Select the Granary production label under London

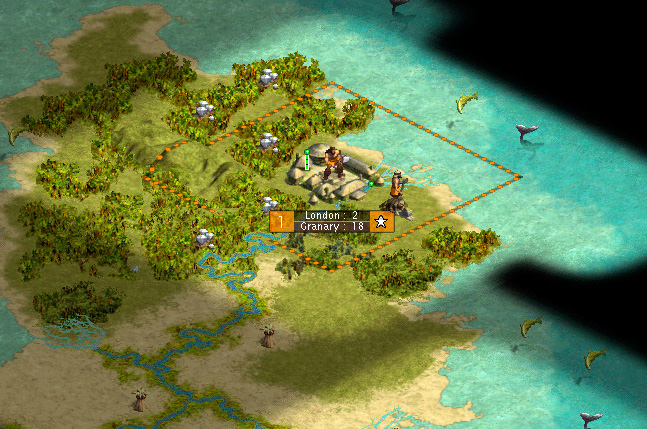tap(331, 227)
